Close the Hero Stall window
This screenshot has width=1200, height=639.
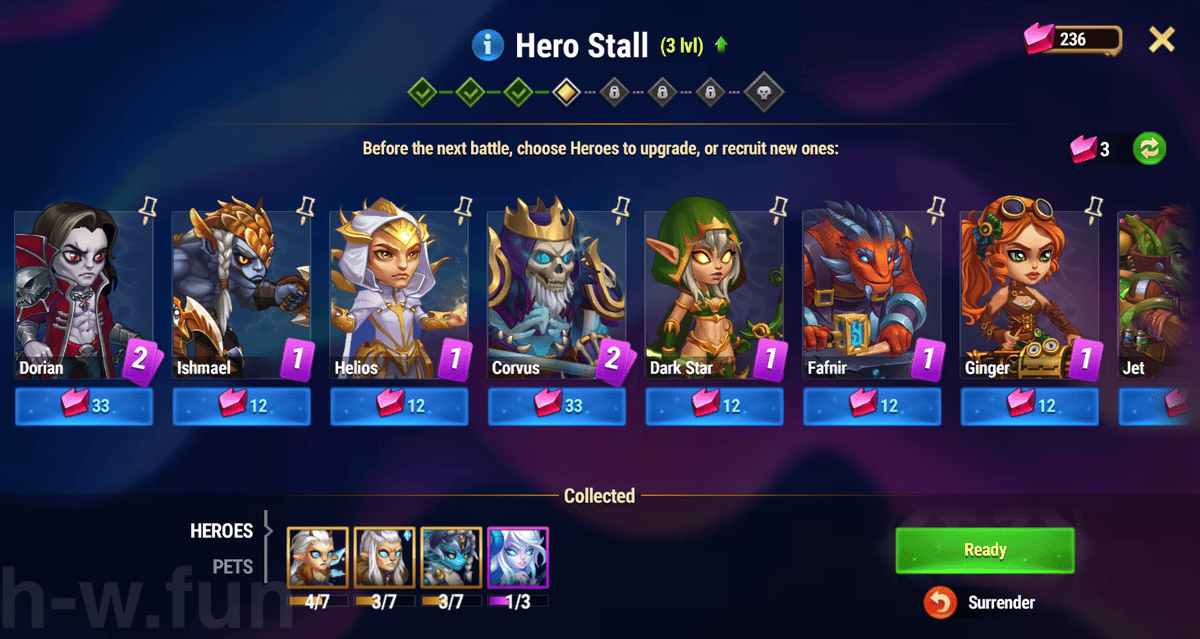(1161, 40)
